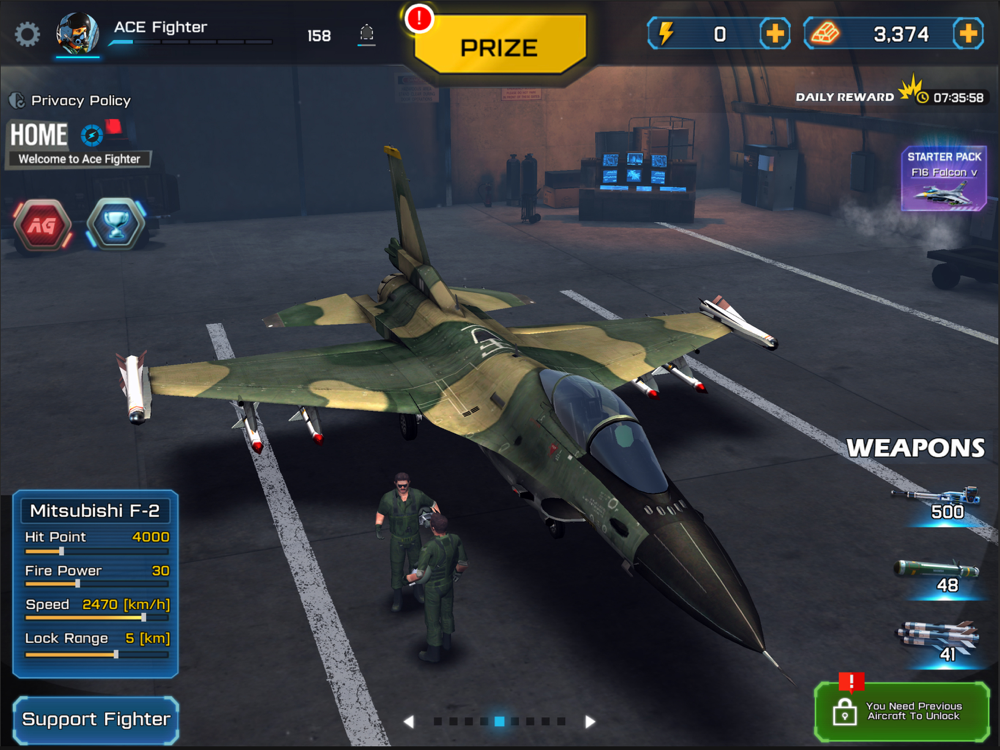Image resolution: width=1000 pixels, height=750 pixels.
Task: Click the ACE Fighter pilot avatar
Action: [x=77, y=34]
